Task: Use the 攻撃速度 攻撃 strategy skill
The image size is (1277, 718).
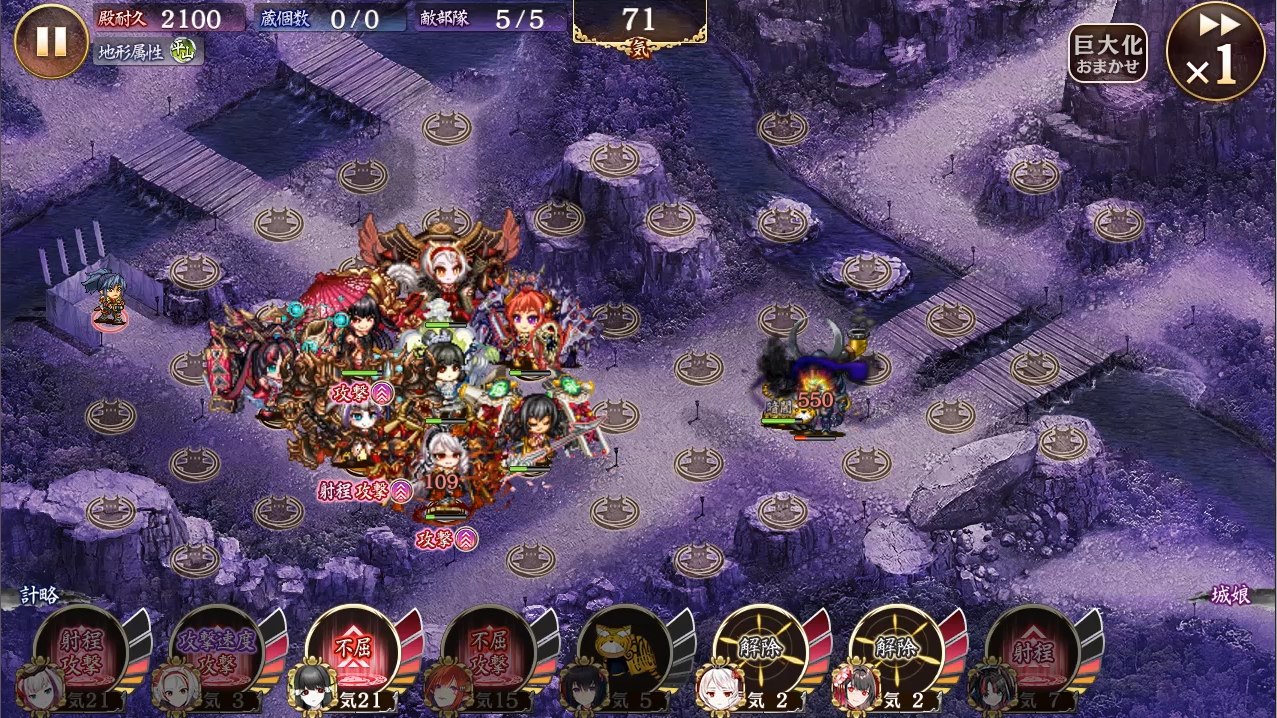Action: pyautogui.click(x=216, y=654)
